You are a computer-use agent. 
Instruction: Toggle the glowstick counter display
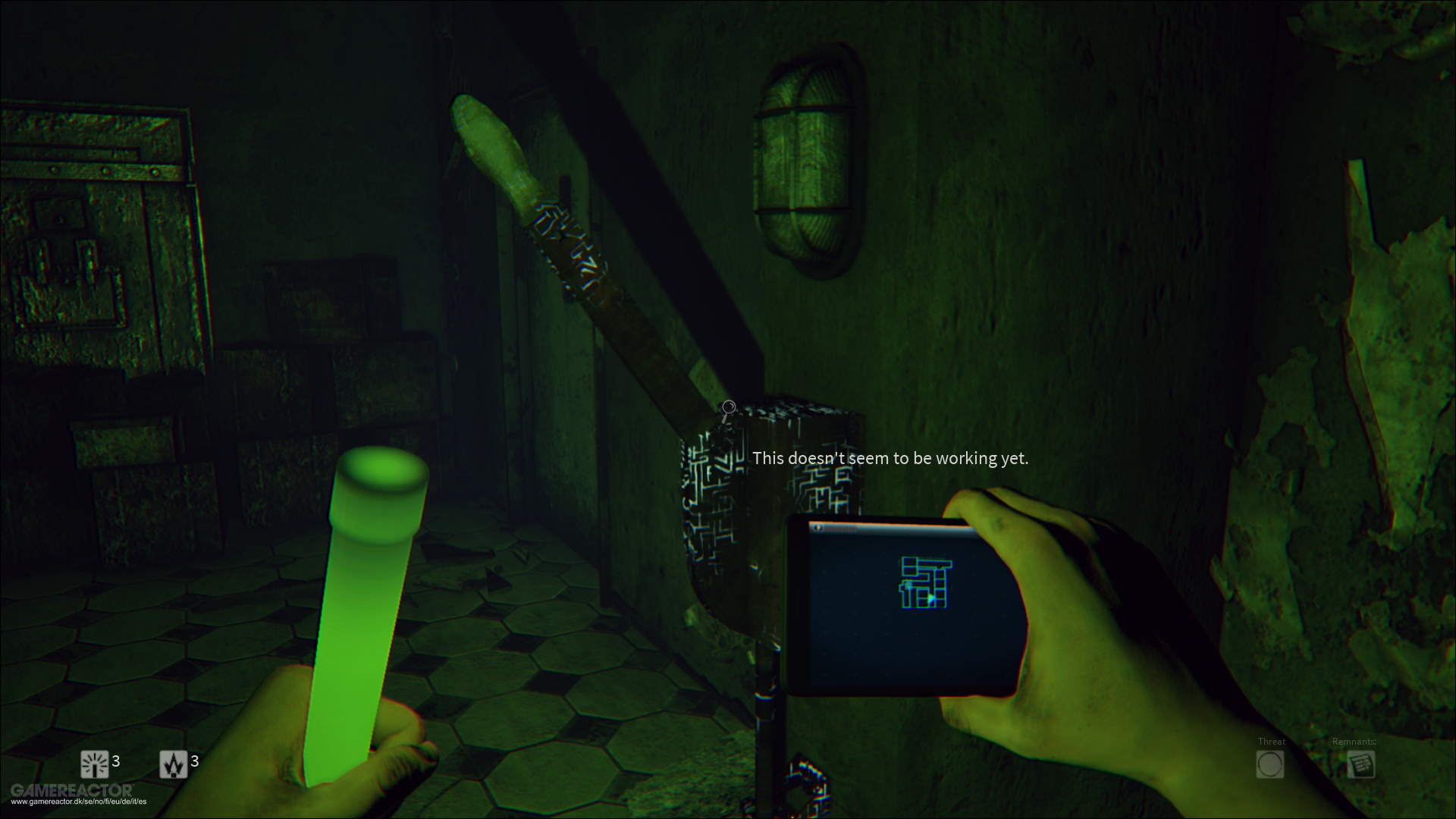tap(116, 761)
